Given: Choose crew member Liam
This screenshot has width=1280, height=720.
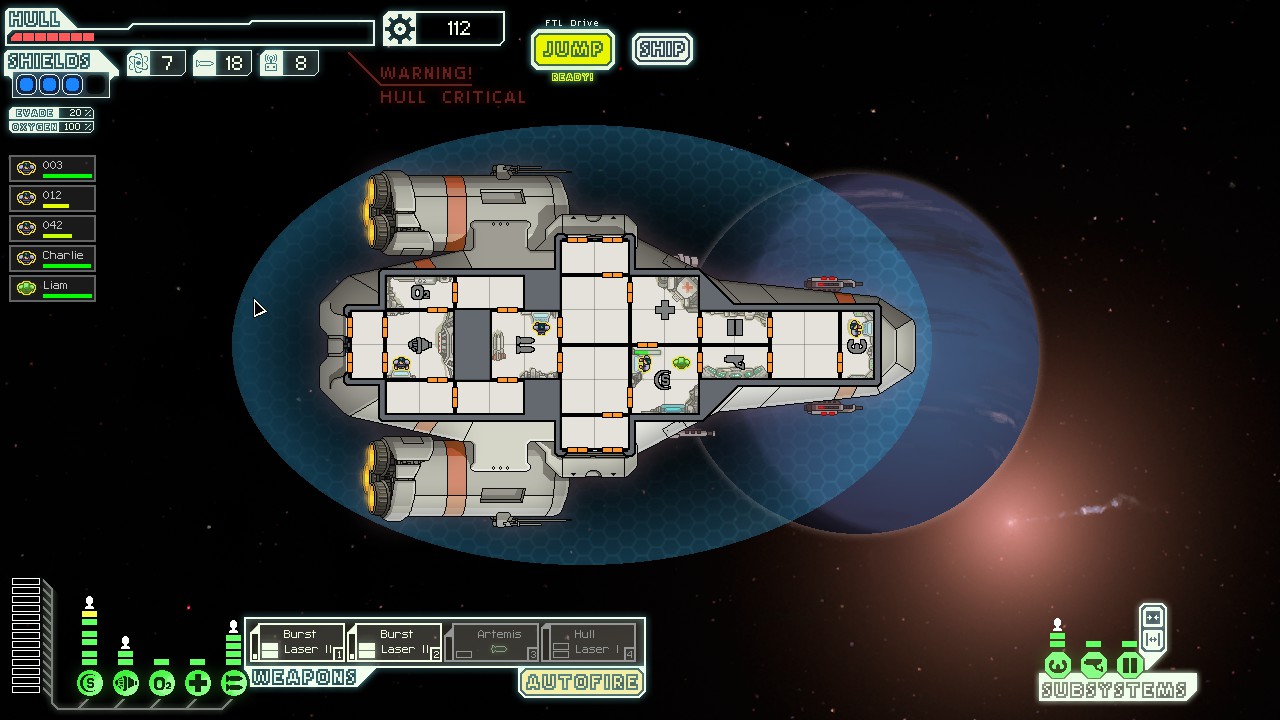Looking at the screenshot, I should [53, 288].
